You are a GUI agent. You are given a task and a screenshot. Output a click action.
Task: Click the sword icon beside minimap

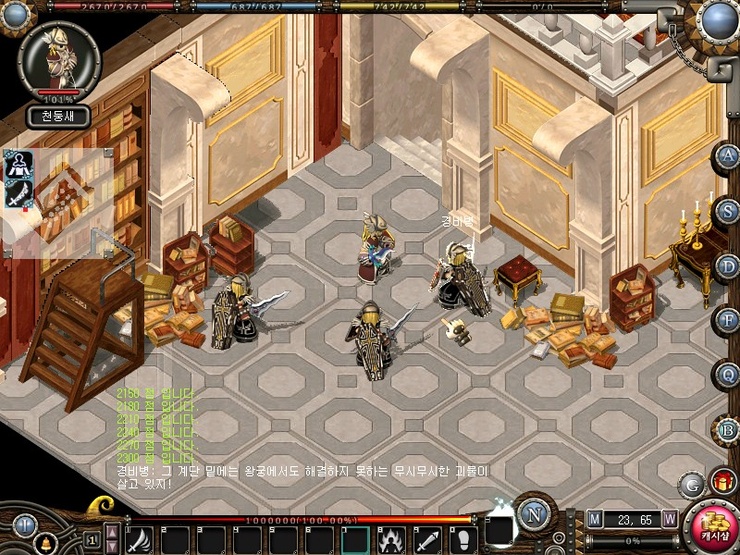pyautogui.click(x=17, y=193)
